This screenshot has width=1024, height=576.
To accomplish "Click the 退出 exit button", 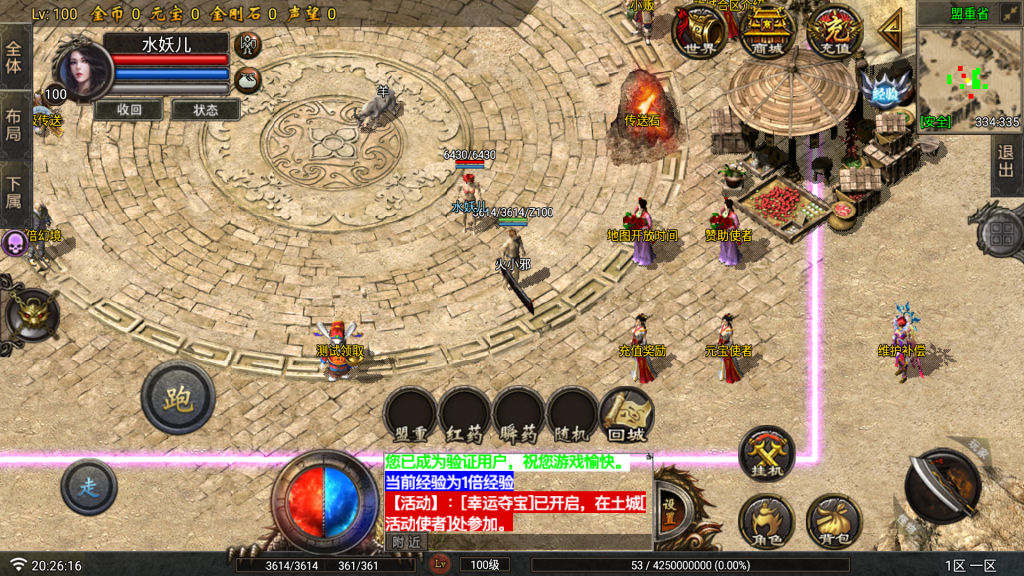I will [1006, 166].
